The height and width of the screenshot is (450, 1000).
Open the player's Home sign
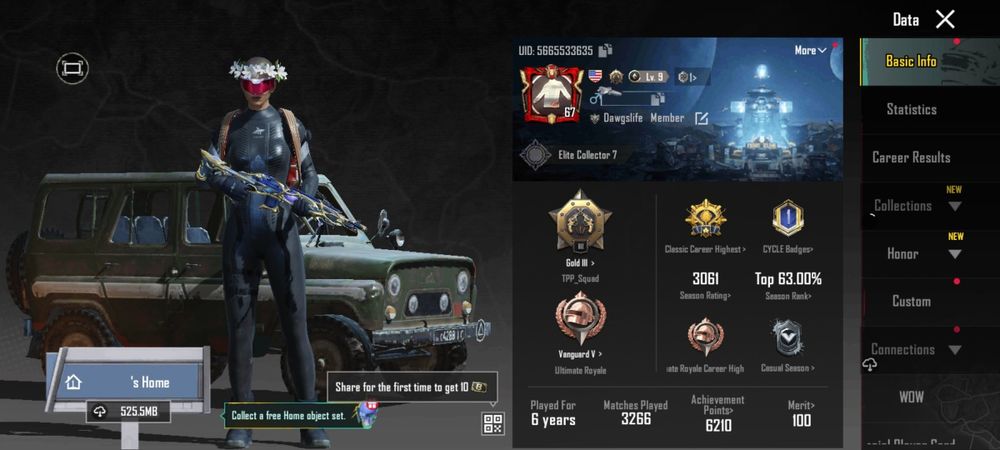click(128, 382)
